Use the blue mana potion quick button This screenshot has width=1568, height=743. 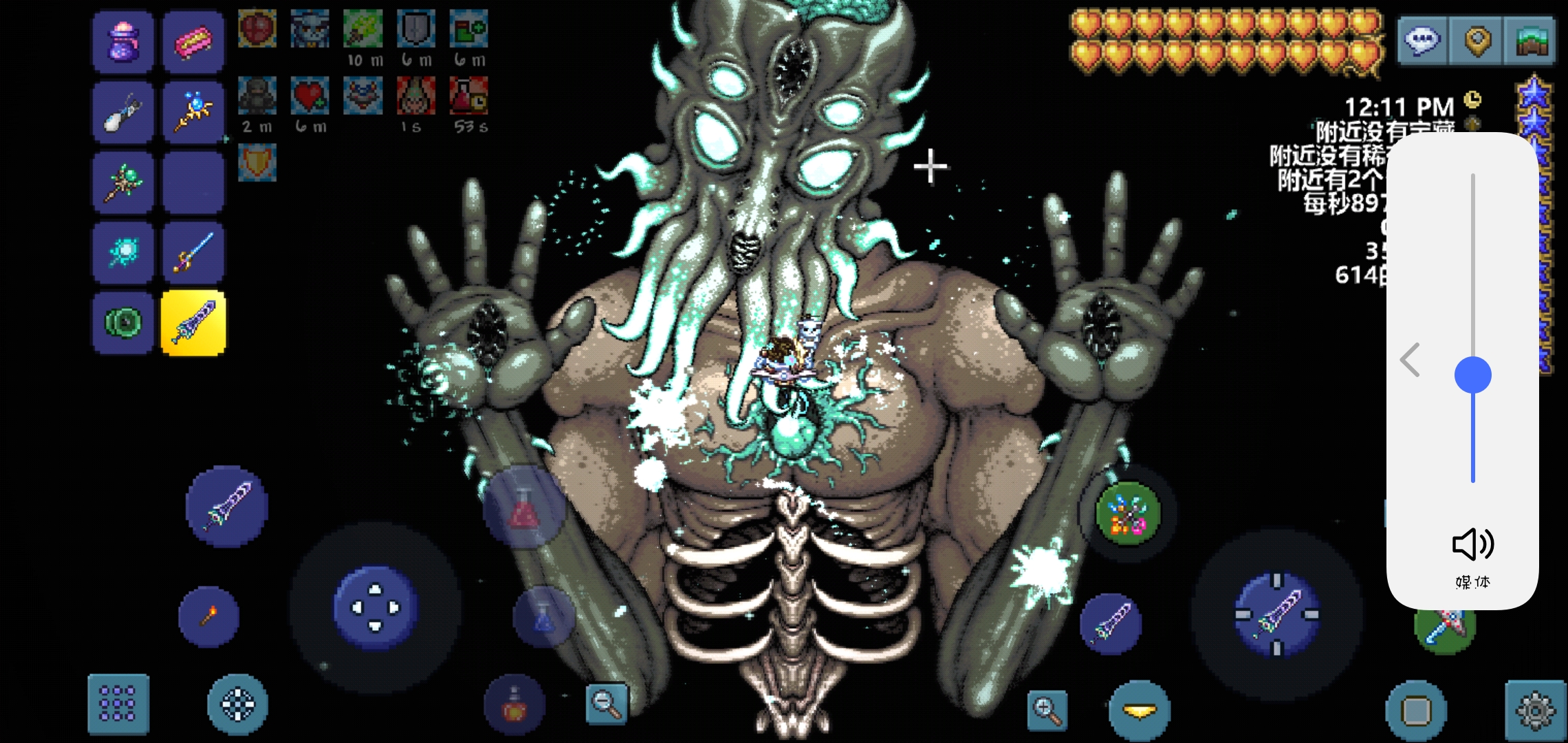coord(543,618)
